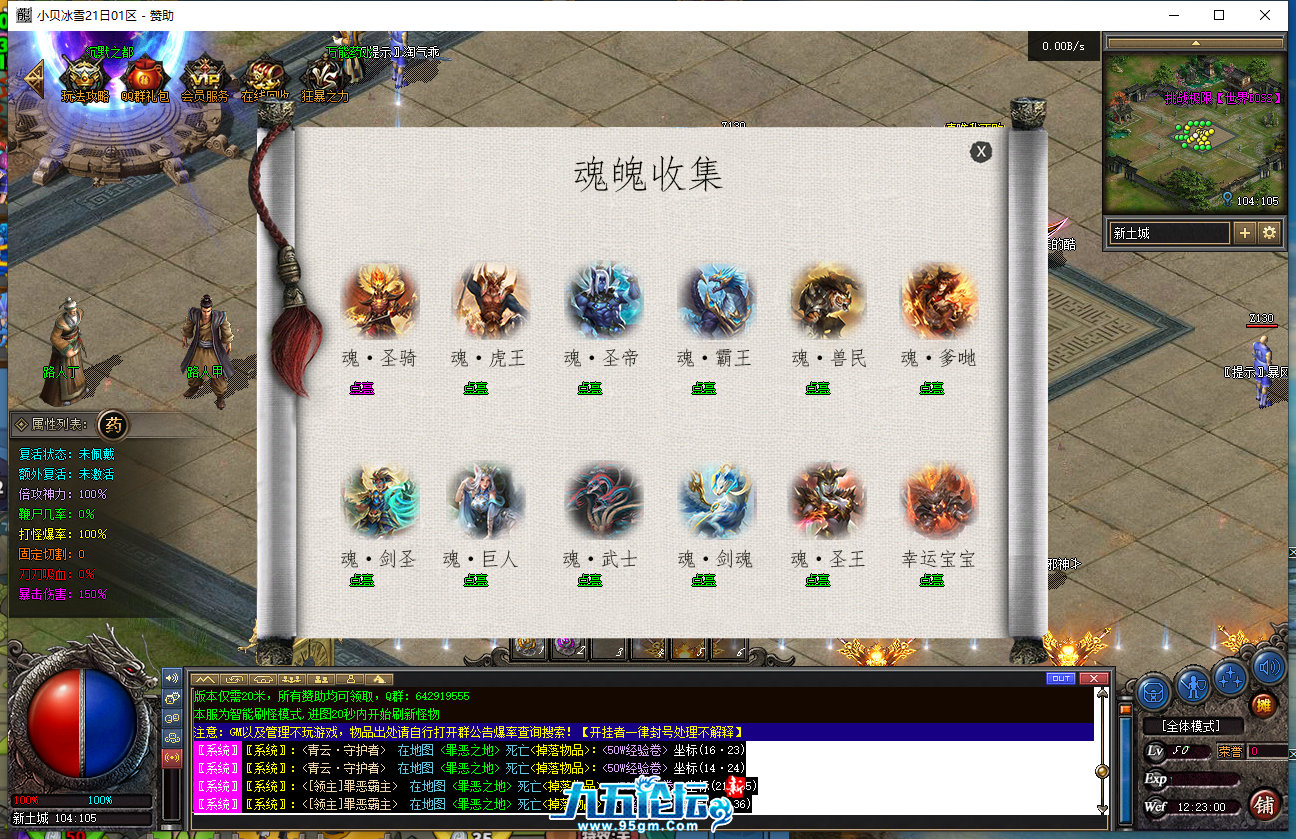Open the 新土城 map name selector

point(1168,232)
